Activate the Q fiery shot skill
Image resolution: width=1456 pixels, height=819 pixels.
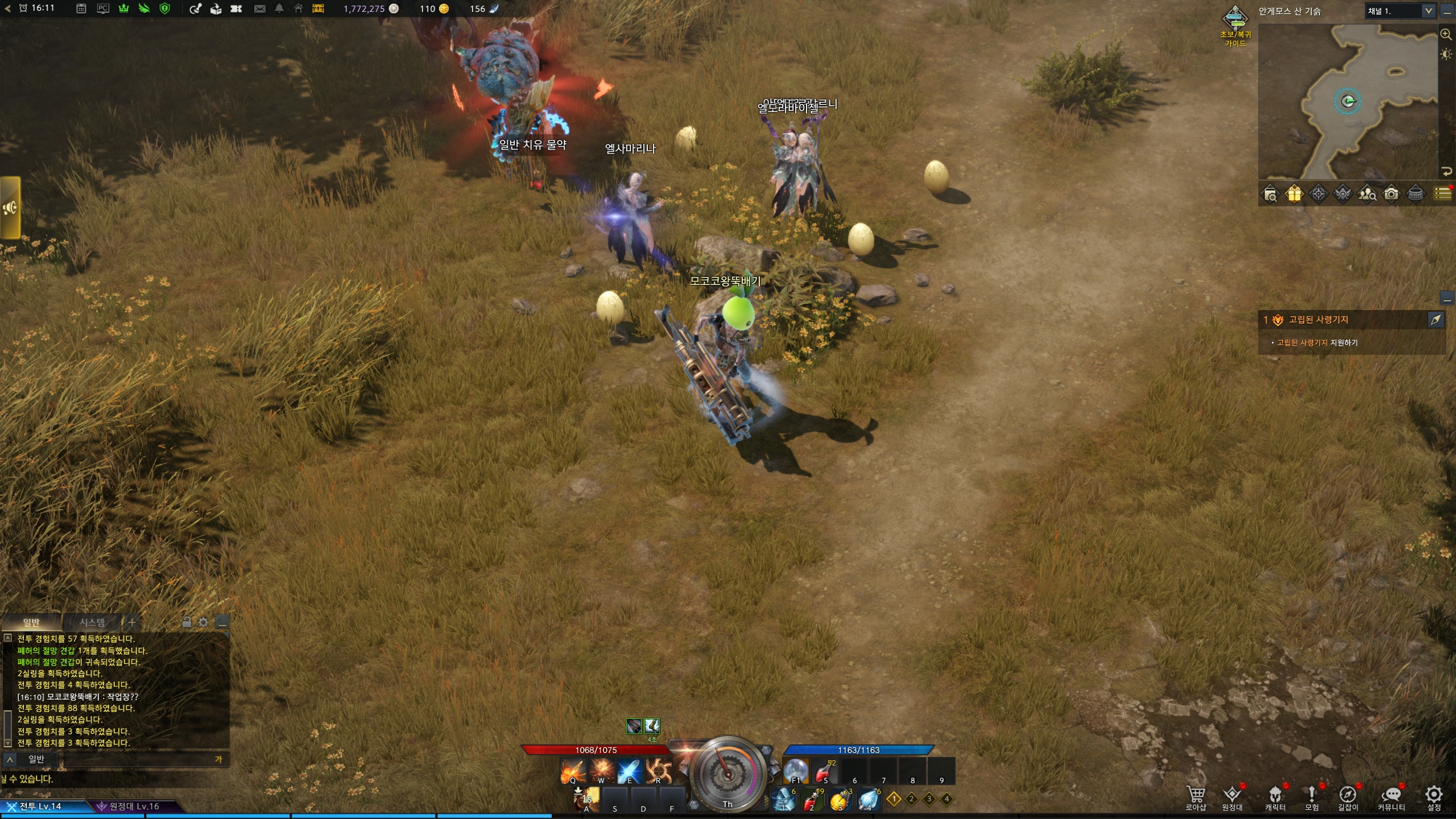pyautogui.click(x=572, y=772)
